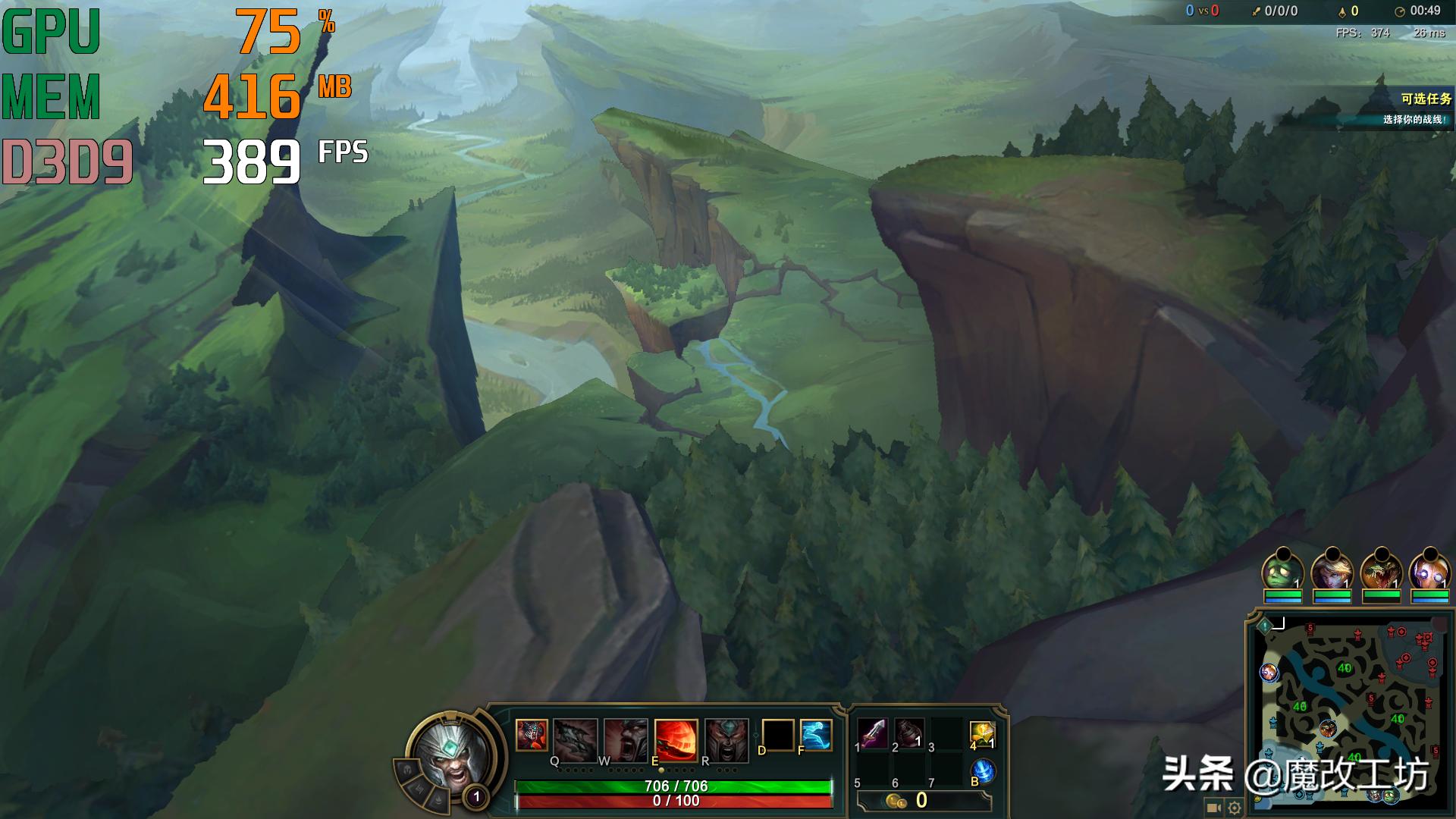Viewport: 1456px width, 819px height.
Task: Toggle the camera lock button
Action: [1213, 808]
